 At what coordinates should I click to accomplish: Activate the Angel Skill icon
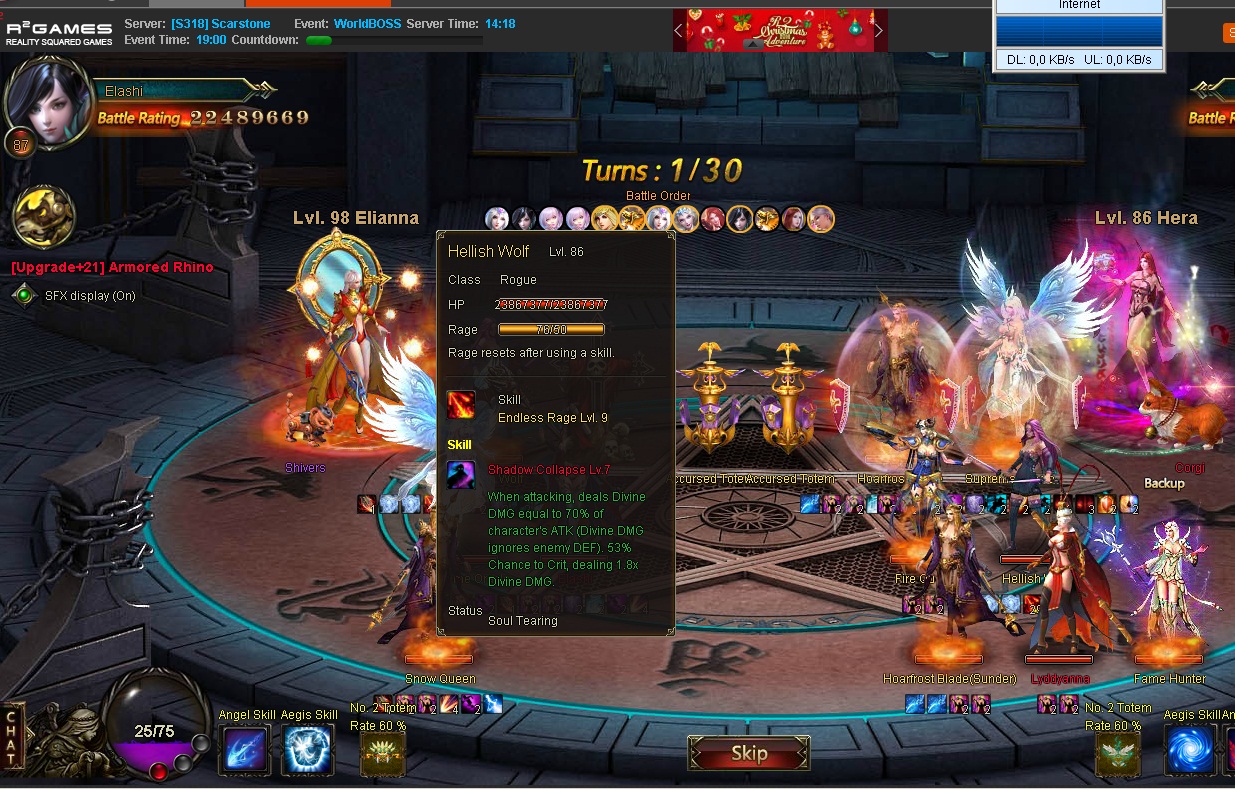[x=245, y=750]
